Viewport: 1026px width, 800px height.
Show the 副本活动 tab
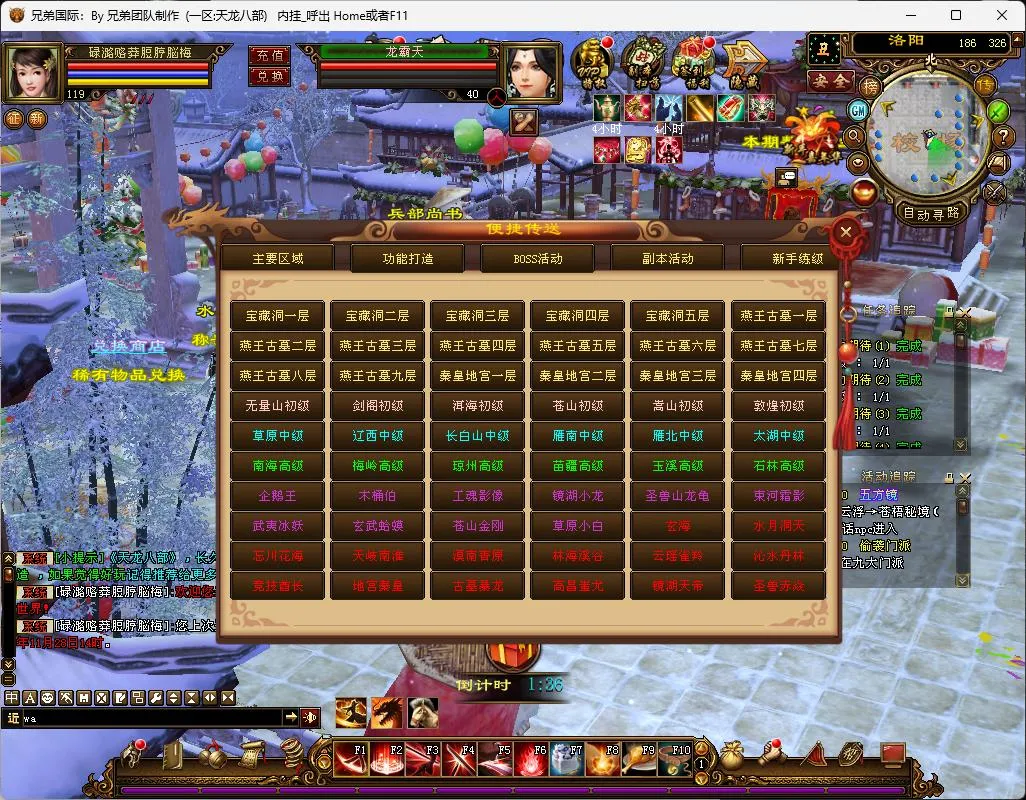pyautogui.click(x=668, y=258)
